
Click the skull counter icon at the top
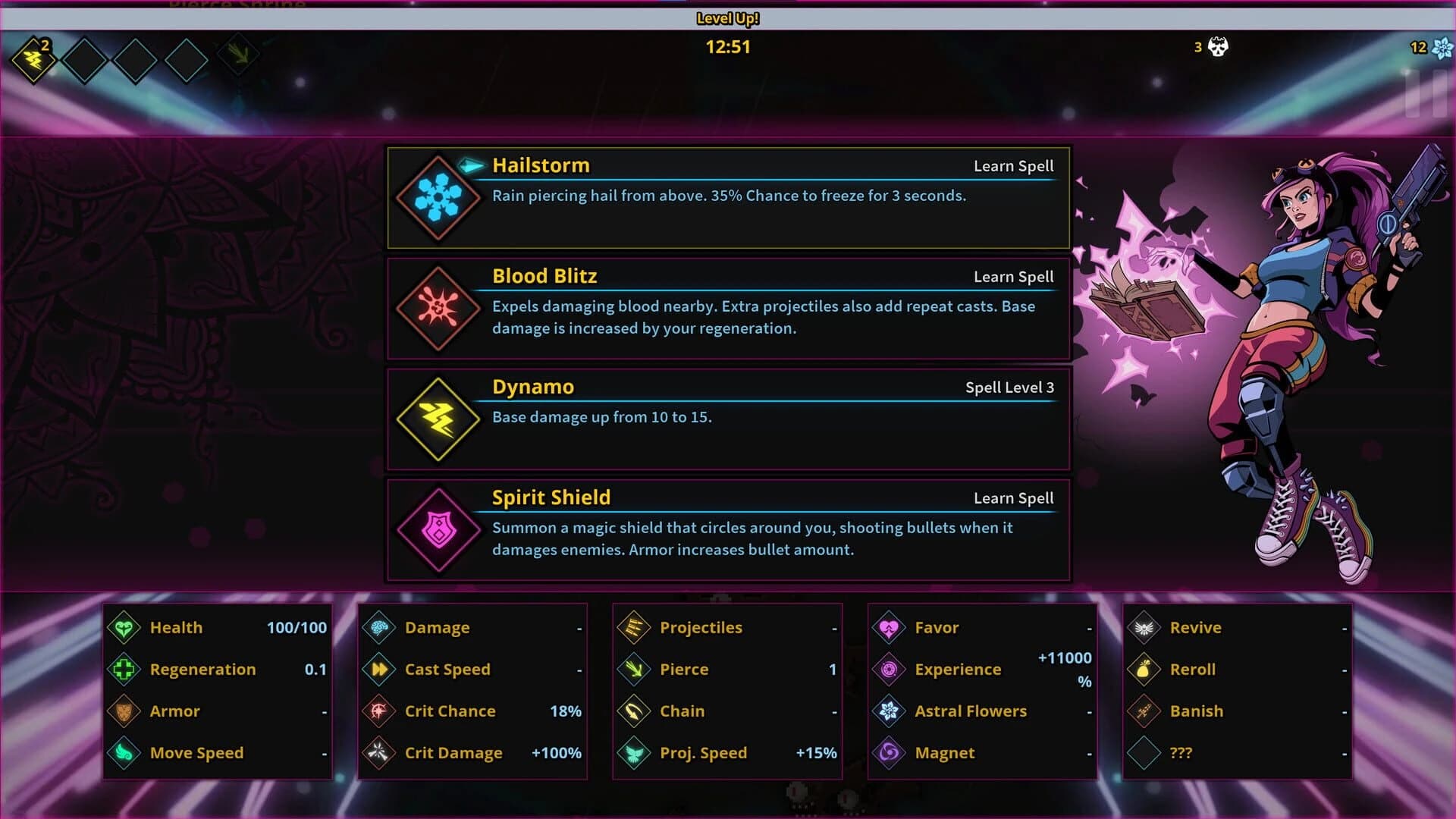coord(1219,47)
